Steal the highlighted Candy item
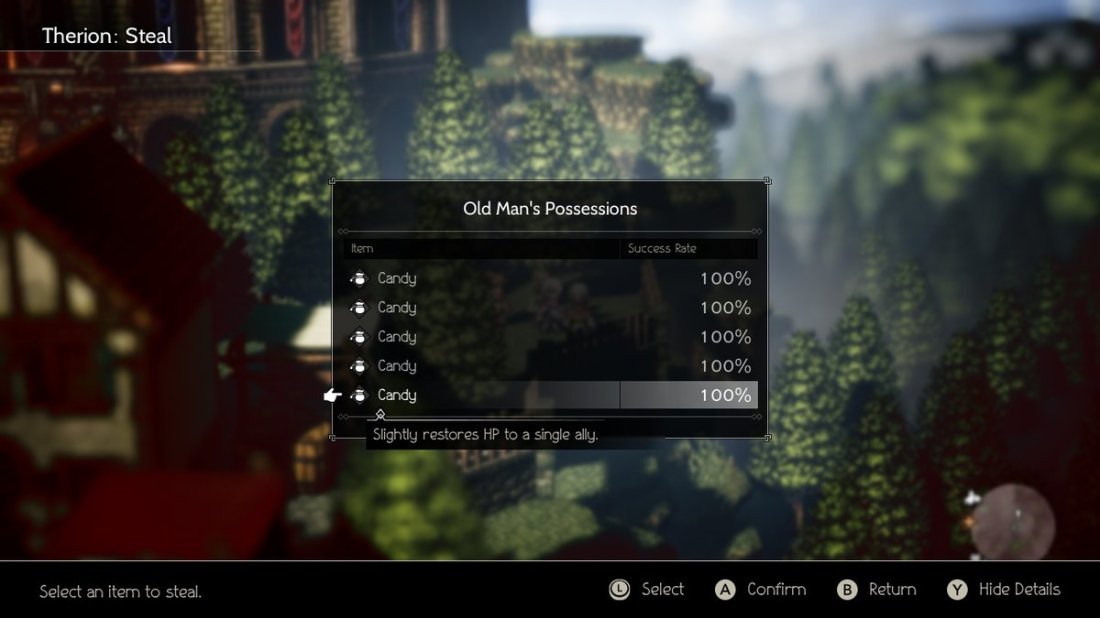1100x618 pixels. 550,395
